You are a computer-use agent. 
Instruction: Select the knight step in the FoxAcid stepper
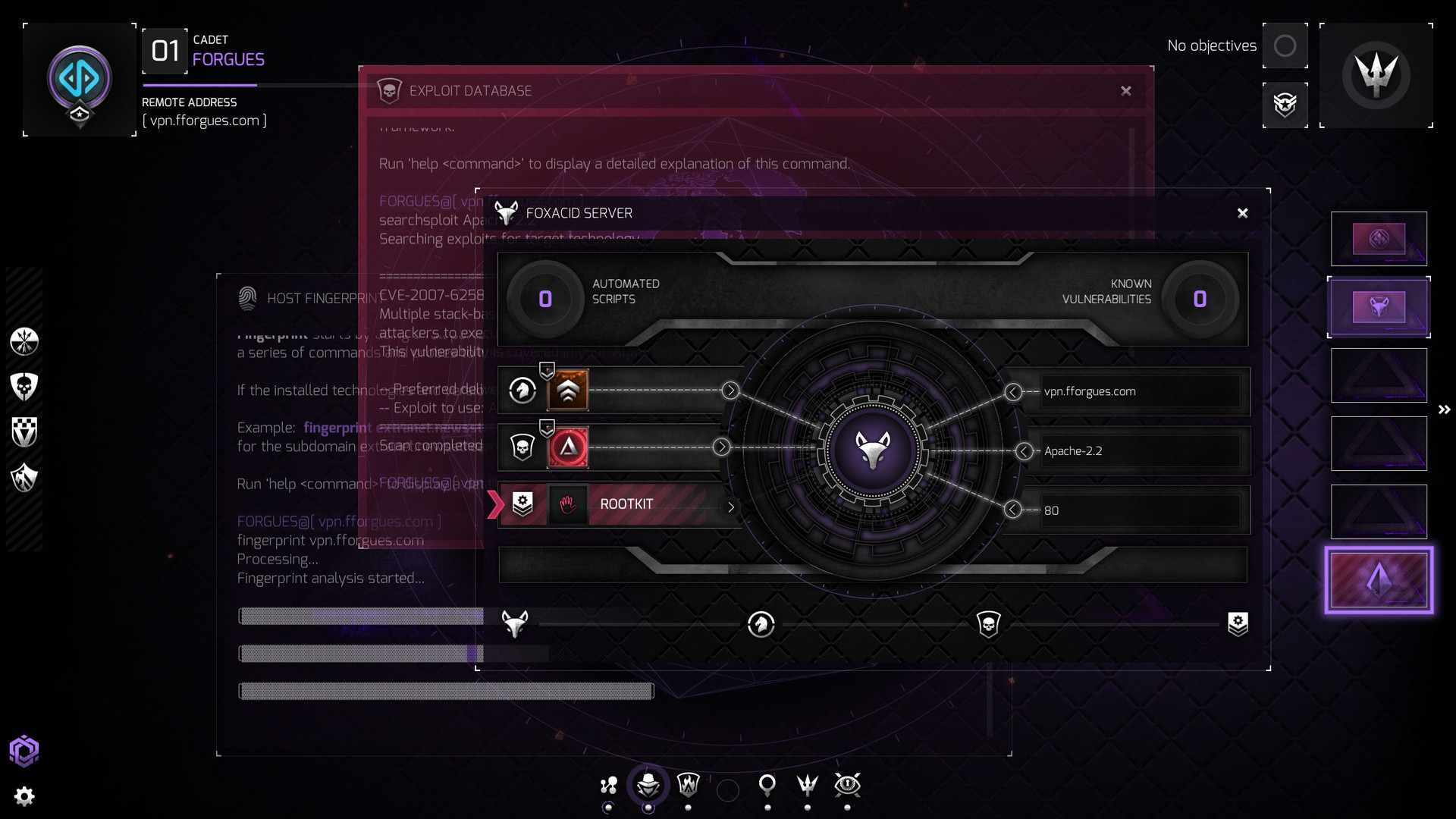761,624
